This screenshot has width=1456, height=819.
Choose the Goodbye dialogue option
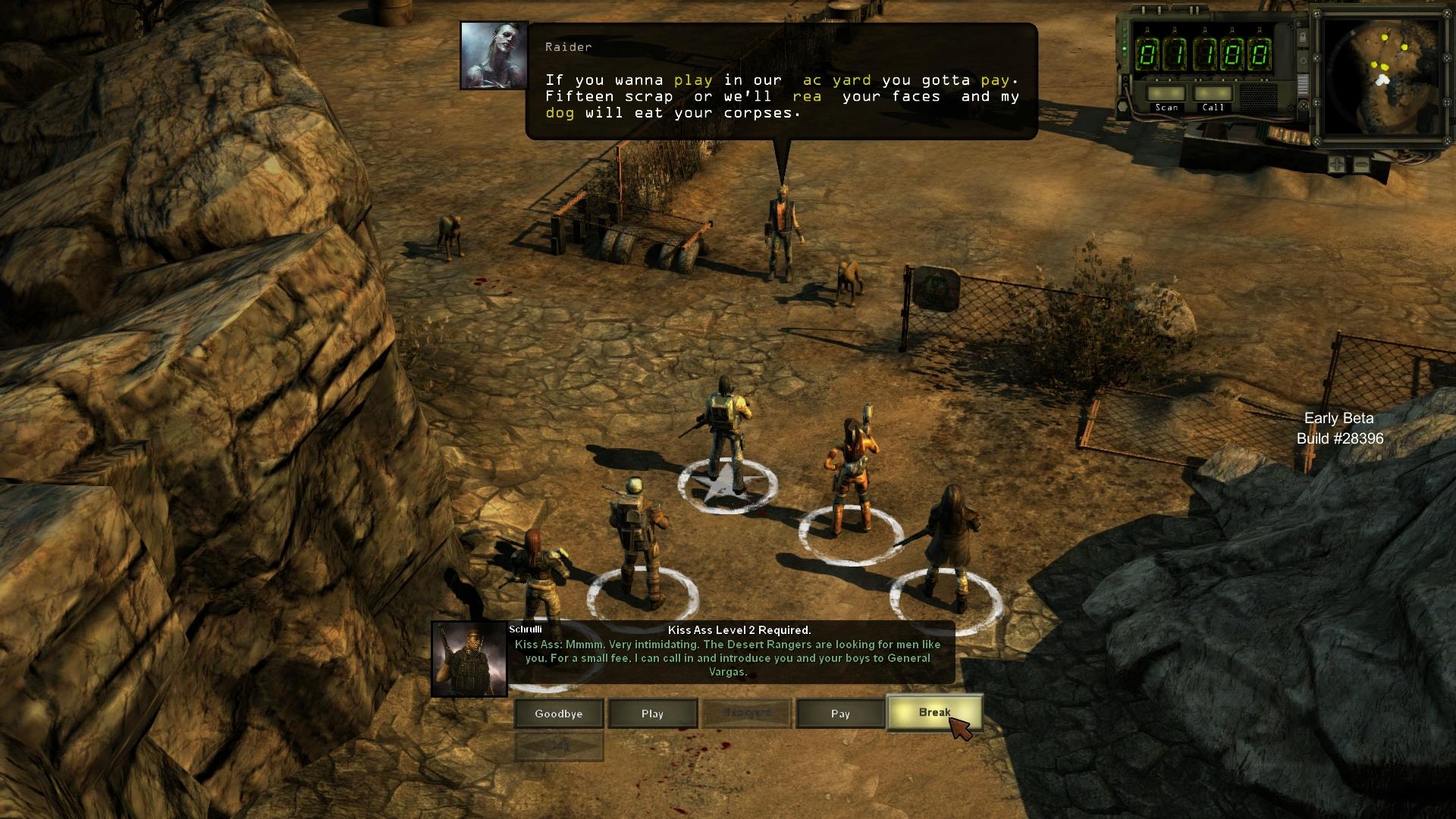559,714
